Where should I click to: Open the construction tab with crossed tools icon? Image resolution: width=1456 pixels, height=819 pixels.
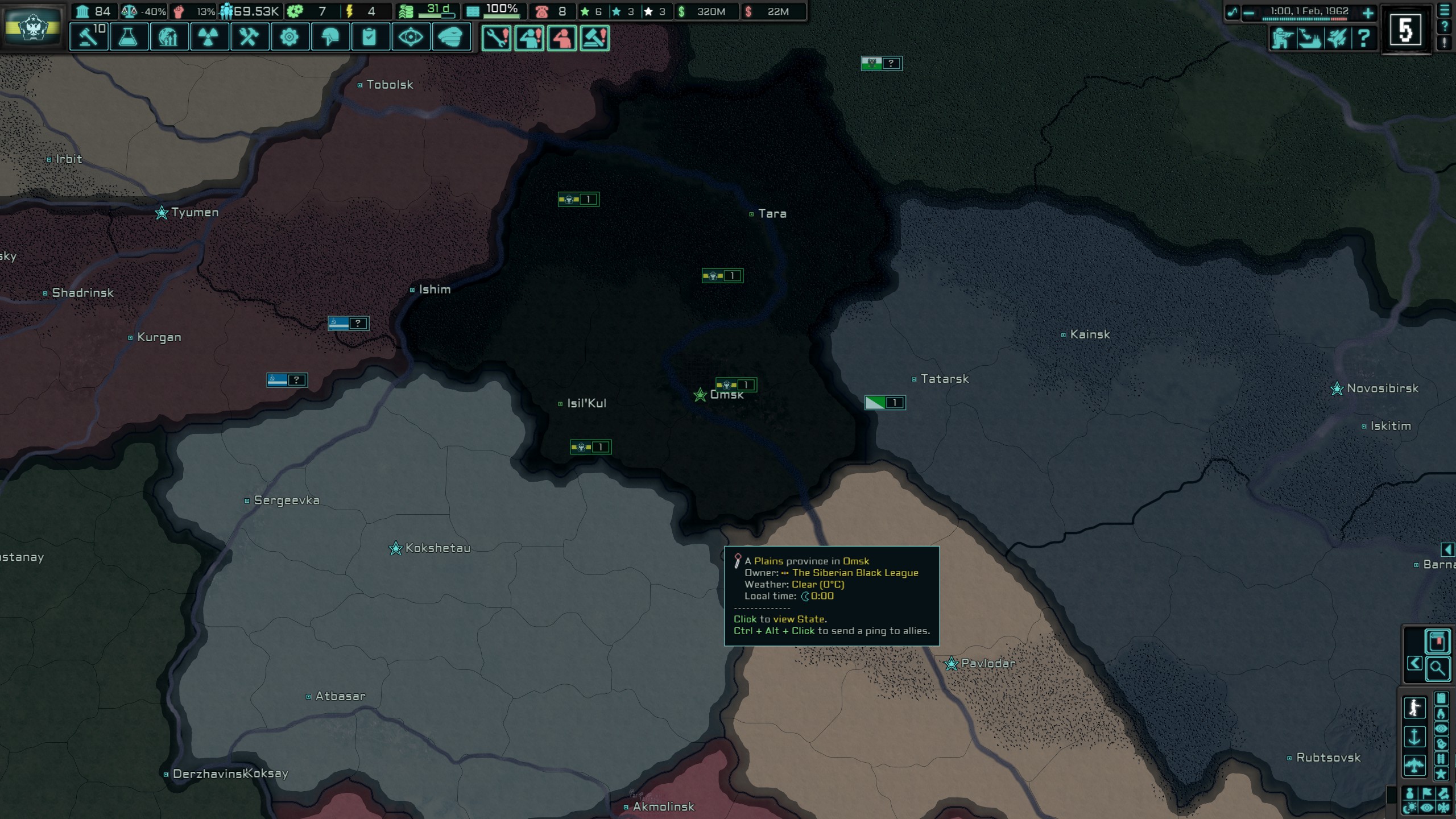click(x=250, y=37)
